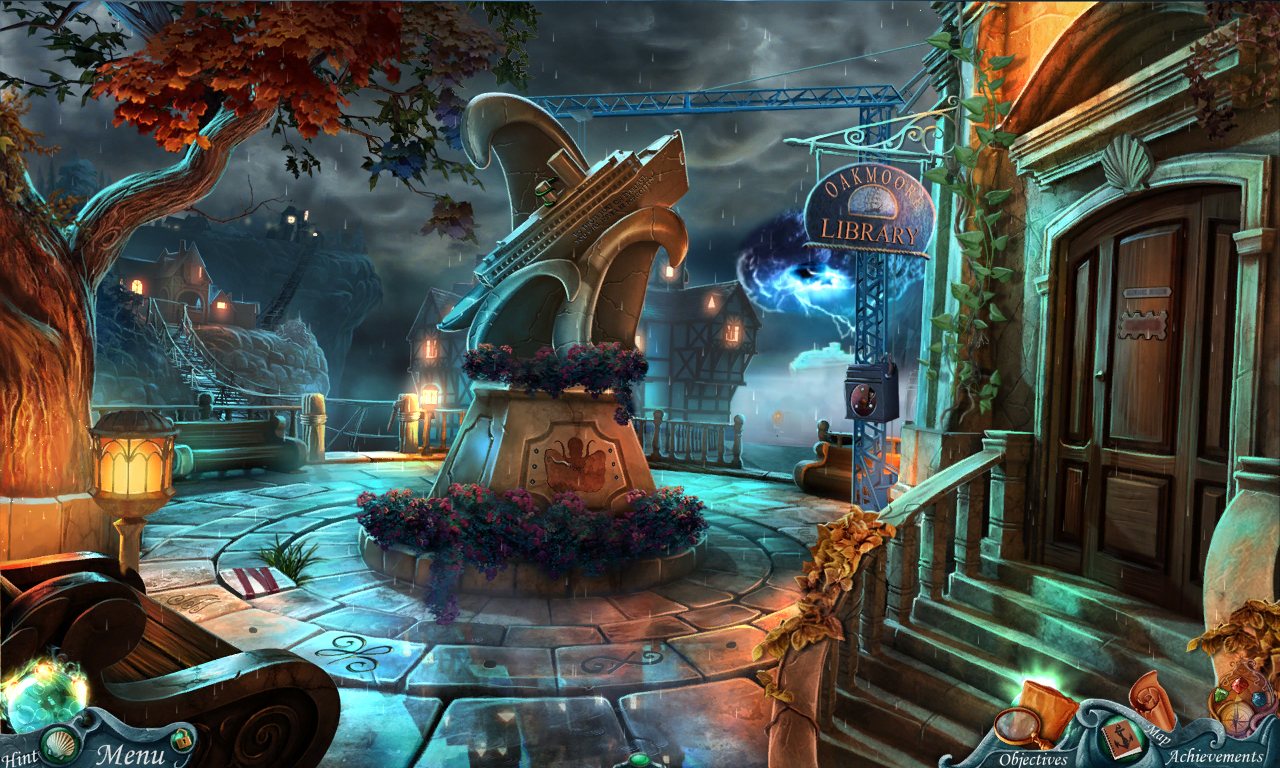Click the Map label

tap(1158, 736)
